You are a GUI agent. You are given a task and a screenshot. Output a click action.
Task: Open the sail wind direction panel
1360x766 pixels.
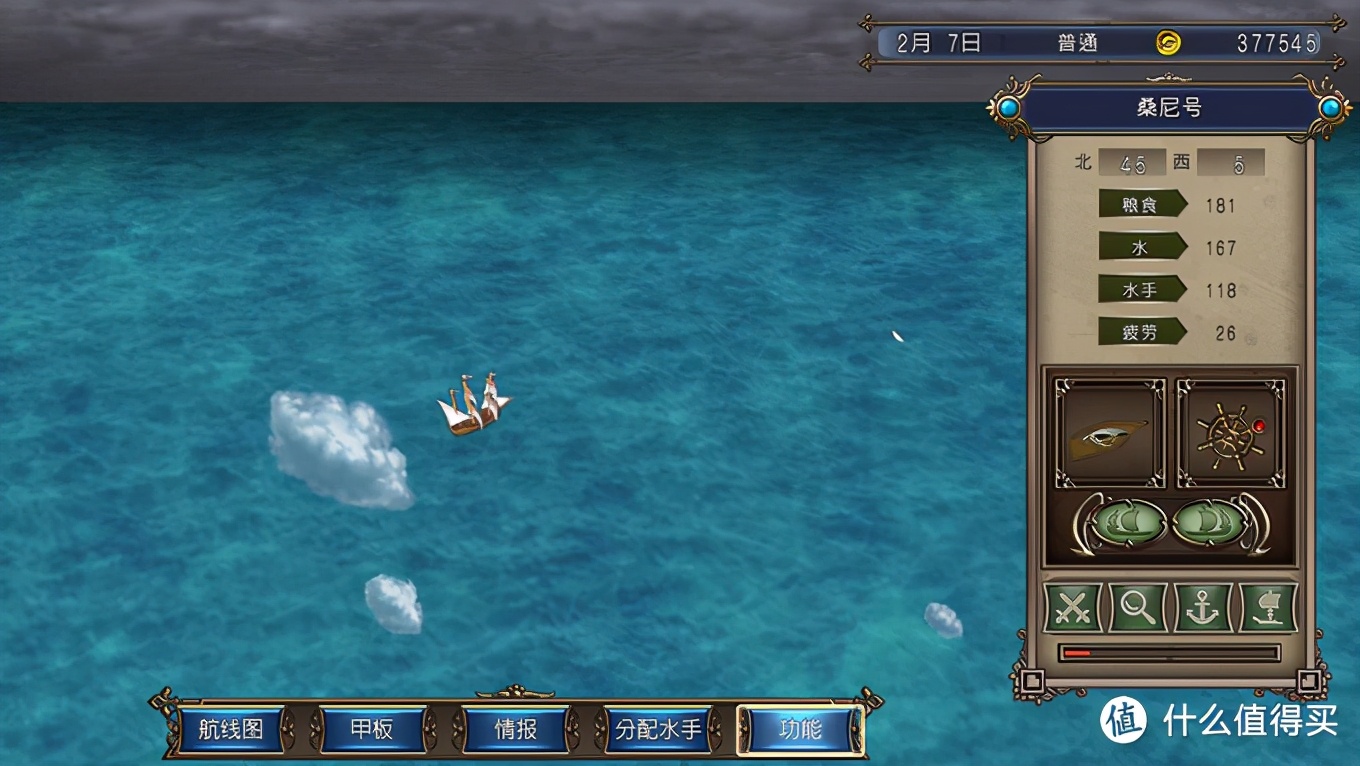[1110, 433]
